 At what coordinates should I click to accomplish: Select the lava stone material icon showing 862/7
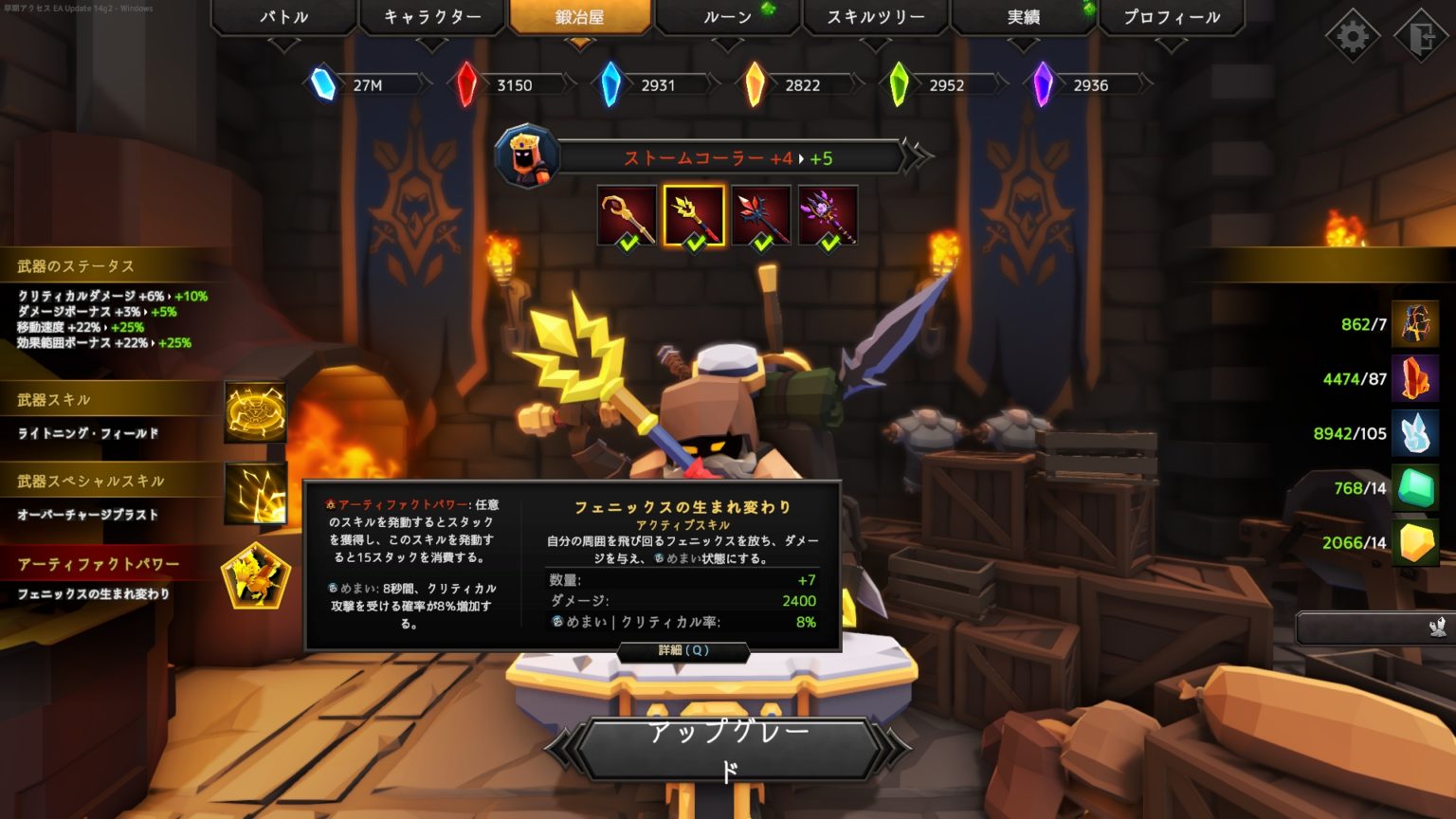tap(1416, 324)
